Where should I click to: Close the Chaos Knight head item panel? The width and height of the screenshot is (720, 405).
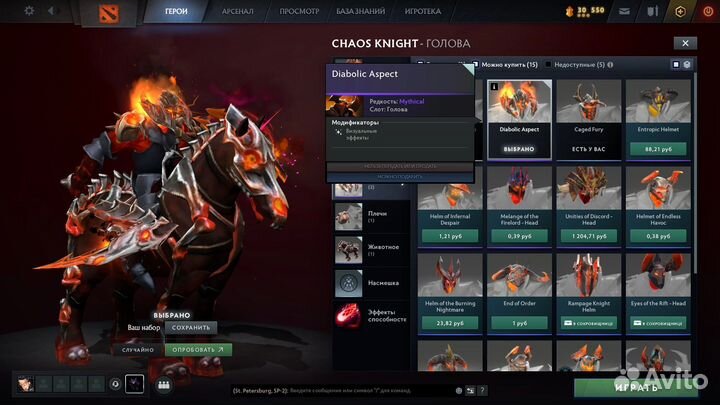pos(685,44)
